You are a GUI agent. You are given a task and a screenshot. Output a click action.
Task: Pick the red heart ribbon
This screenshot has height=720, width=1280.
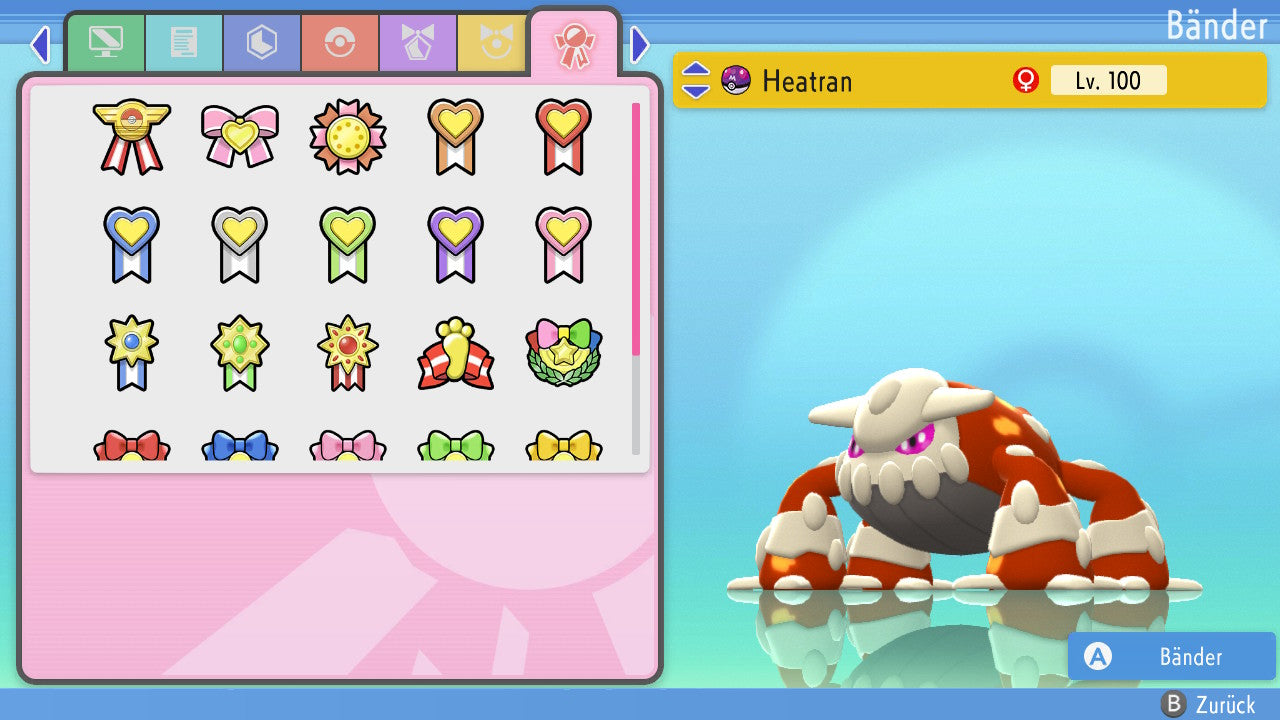[563, 136]
